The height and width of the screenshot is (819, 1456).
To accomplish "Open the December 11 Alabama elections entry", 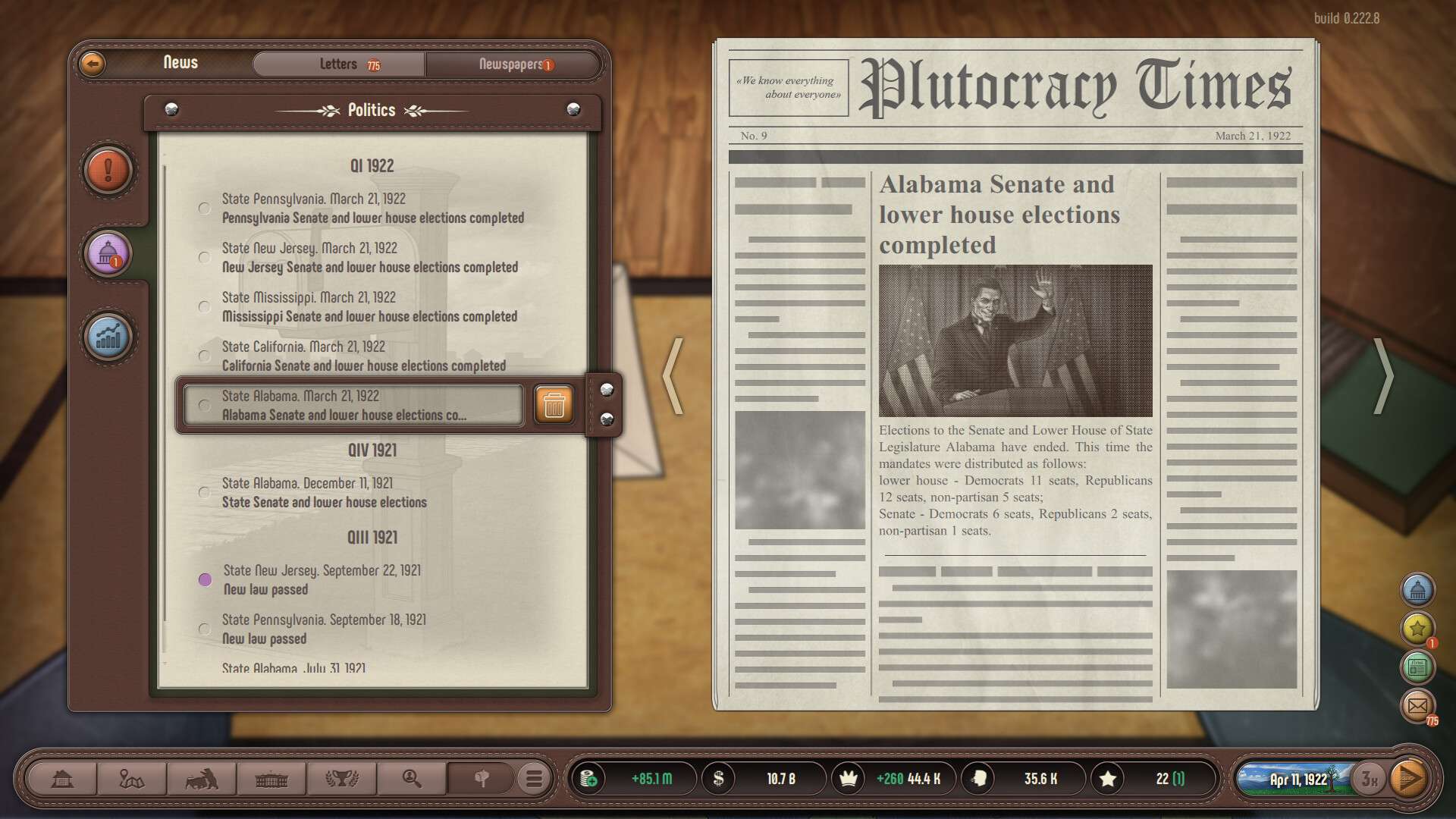I will [324, 493].
